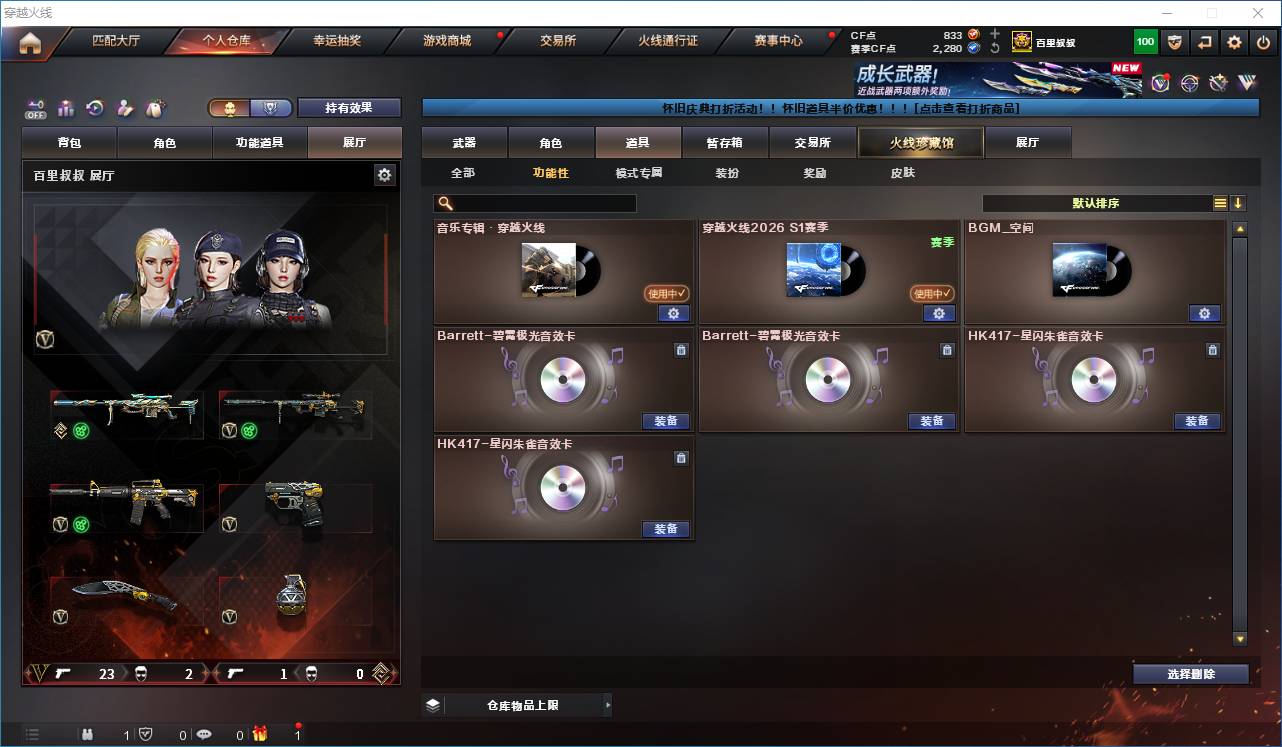Screen dimensions: 1282x747
Task: Click the 选择删除 button at bottom right
Action: [1190, 674]
